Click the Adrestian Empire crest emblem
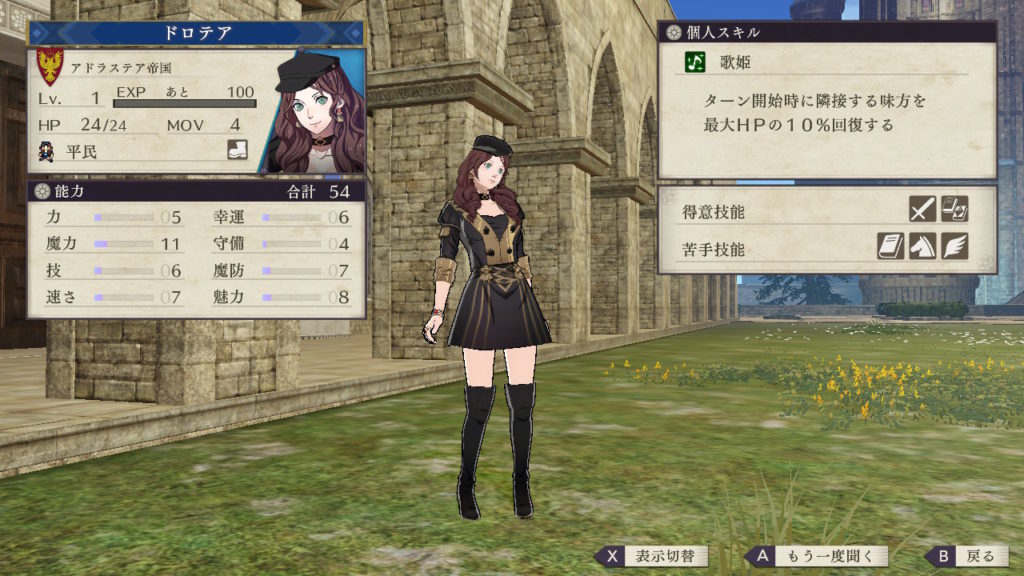The image size is (1024, 576). (x=49, y=66)
